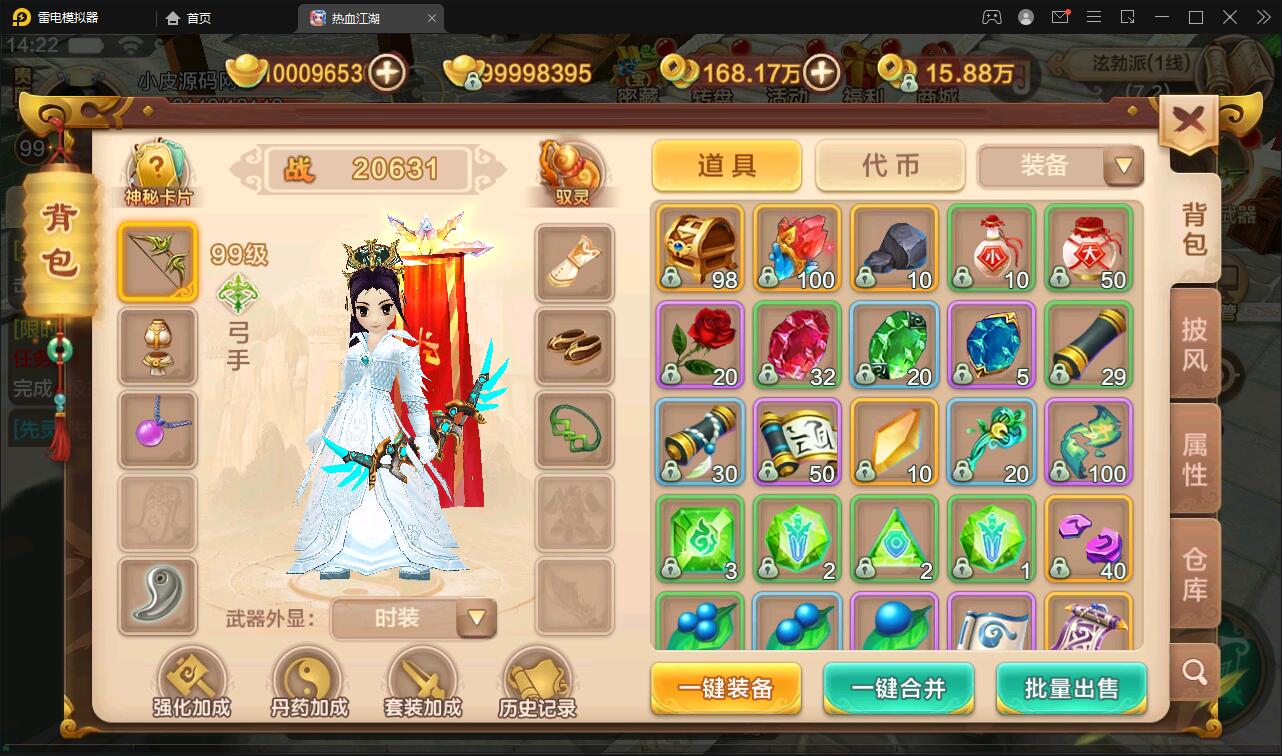This screenshot has width=1282, height=756.
Task: Open the 披风 sidebar tab
Action: click(x=1193, y=345)
